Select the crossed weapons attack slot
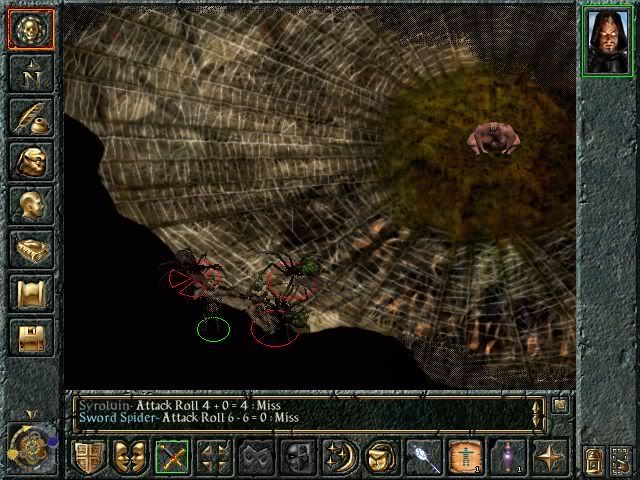 tap(172, 457)
